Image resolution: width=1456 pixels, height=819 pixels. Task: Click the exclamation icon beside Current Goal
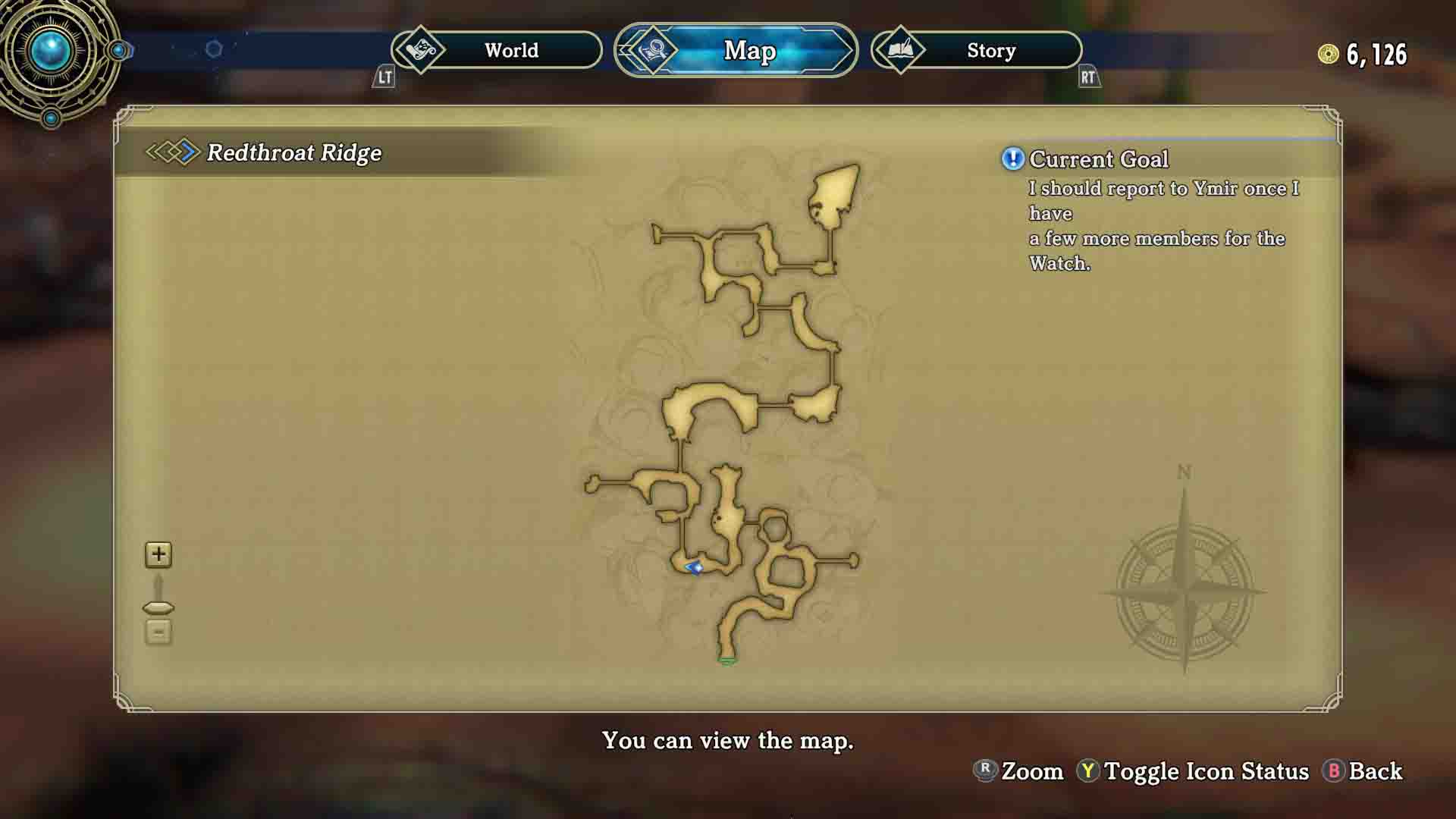[1011, 158]
